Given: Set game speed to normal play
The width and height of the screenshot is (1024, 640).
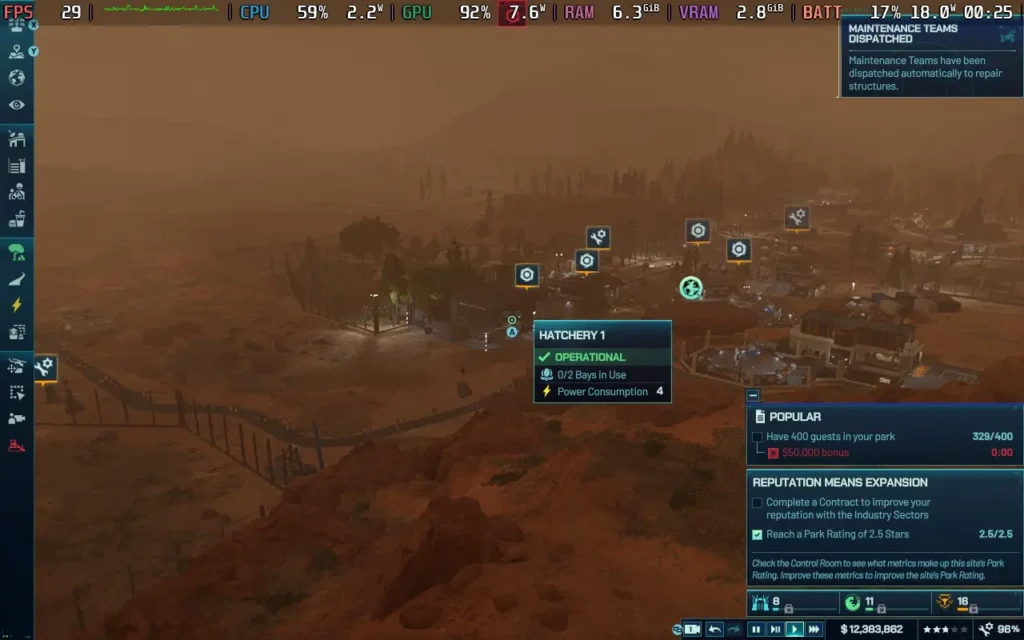Looking at the screenshot, I should click(x=795, y=629).
